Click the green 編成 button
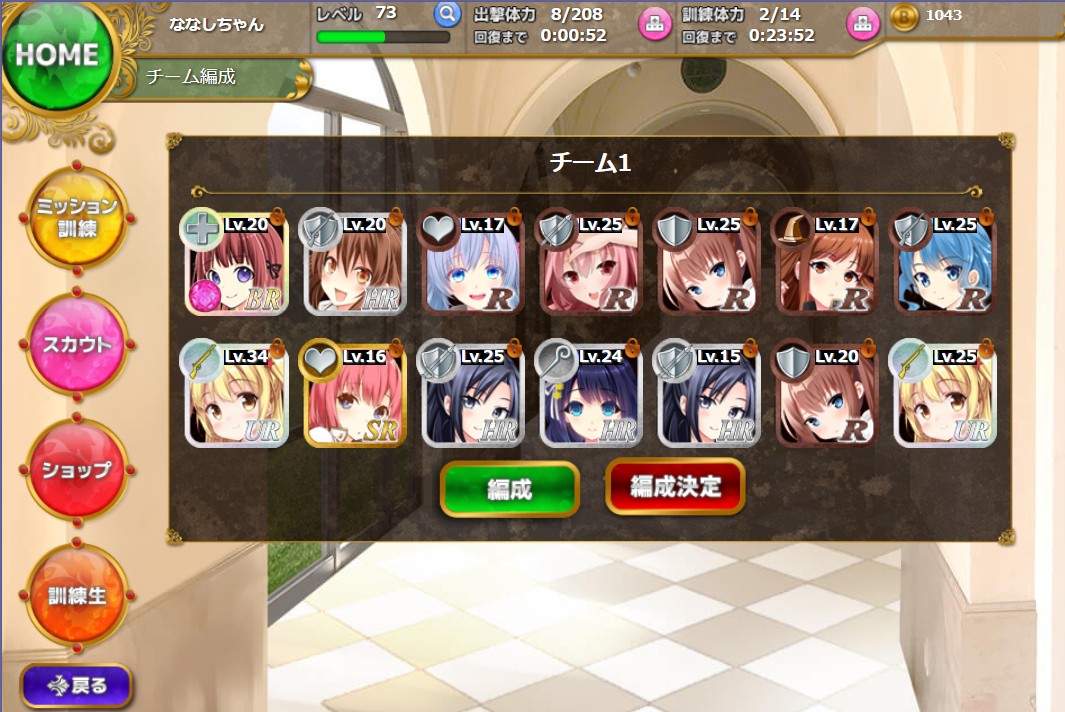Image resolution: width=1065 pixels, height=712 pixels. (x=510, y=489)
